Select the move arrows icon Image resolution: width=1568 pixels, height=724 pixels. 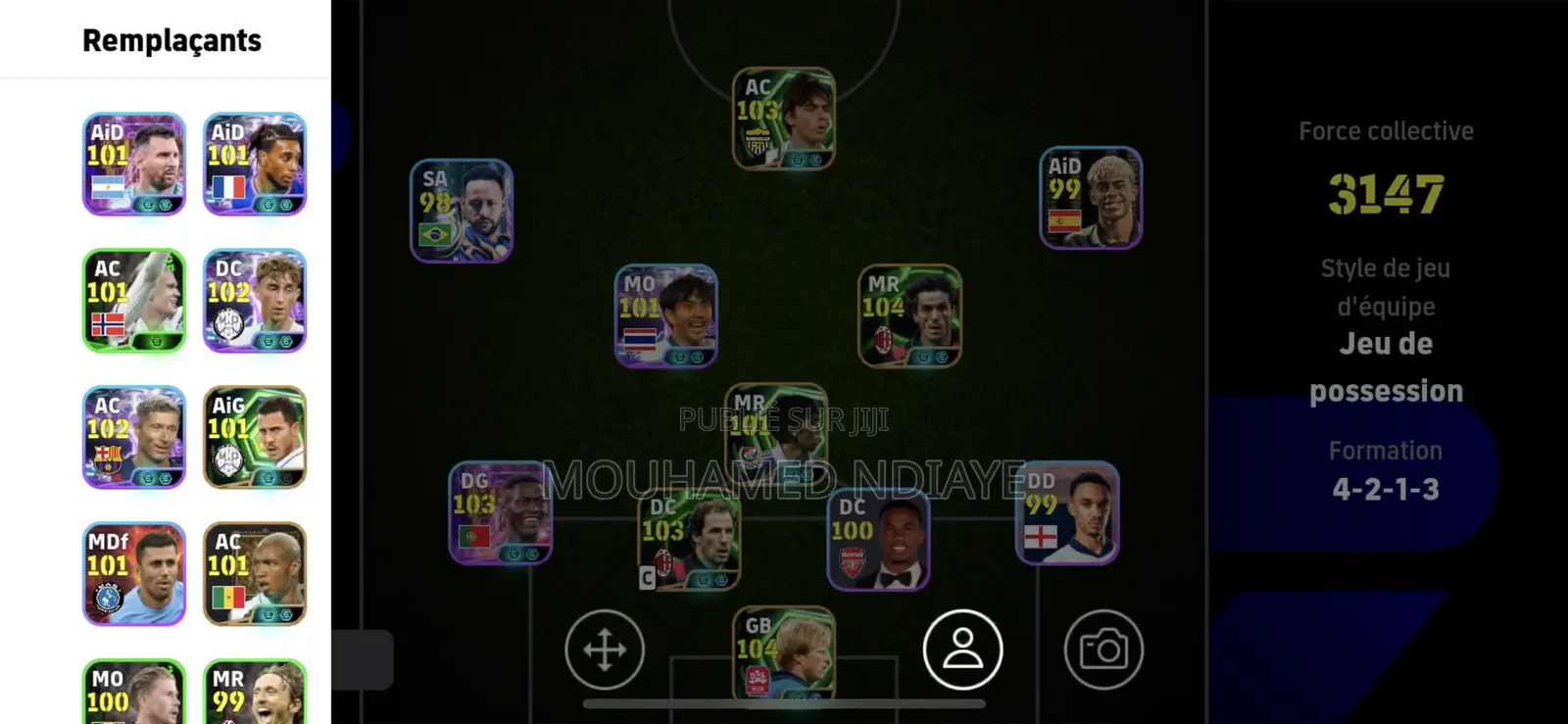tap(605, 650)
